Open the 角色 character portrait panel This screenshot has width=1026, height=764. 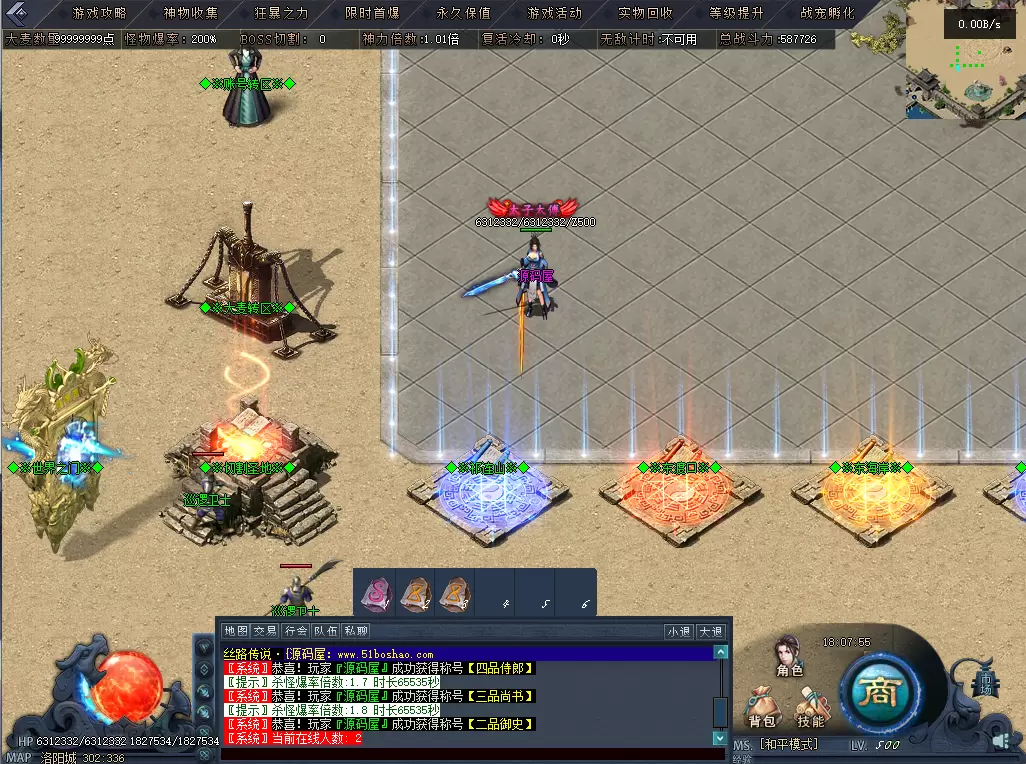pos(790,655)
